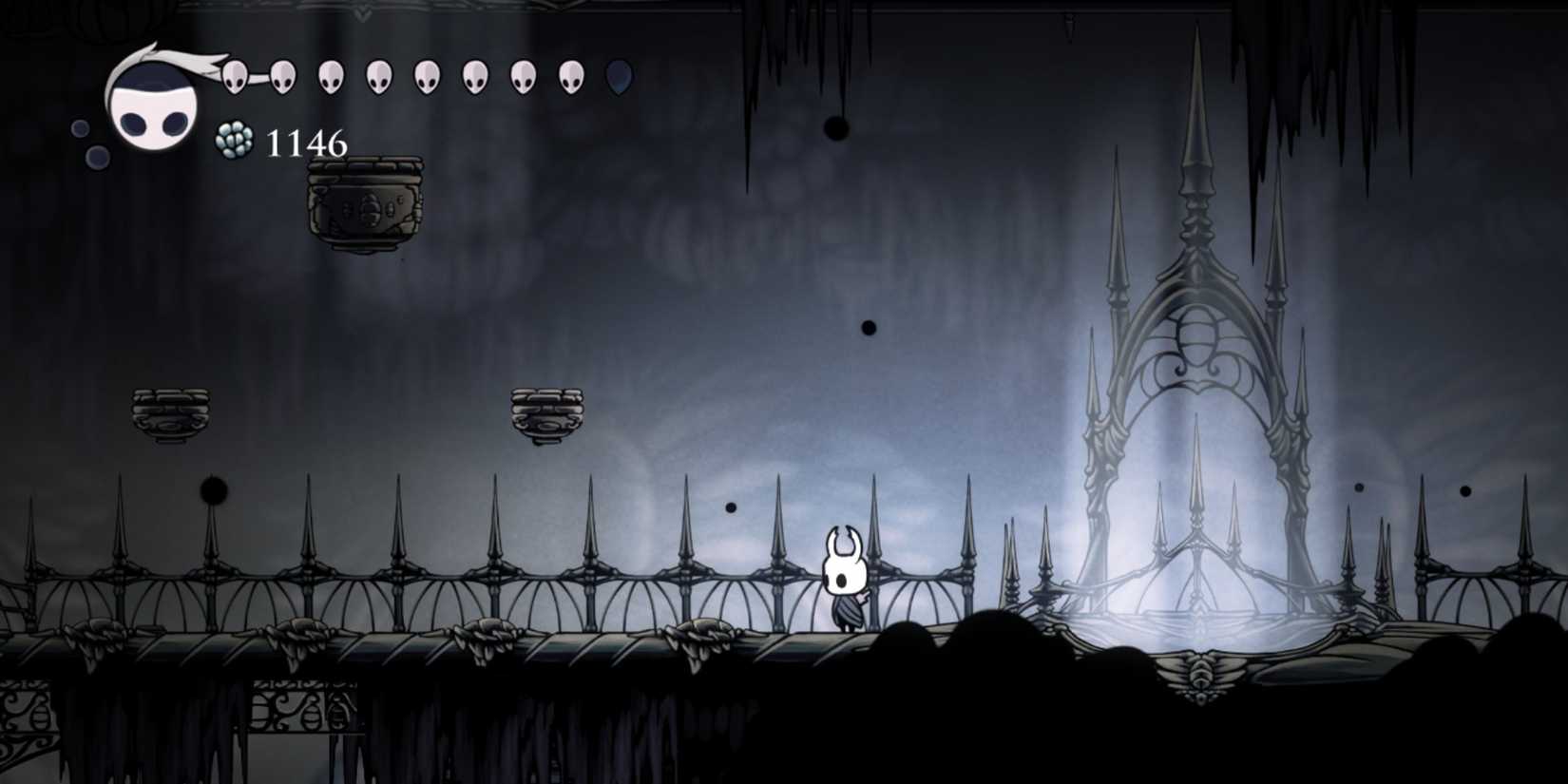Select the fifth white mask icon

428,76
